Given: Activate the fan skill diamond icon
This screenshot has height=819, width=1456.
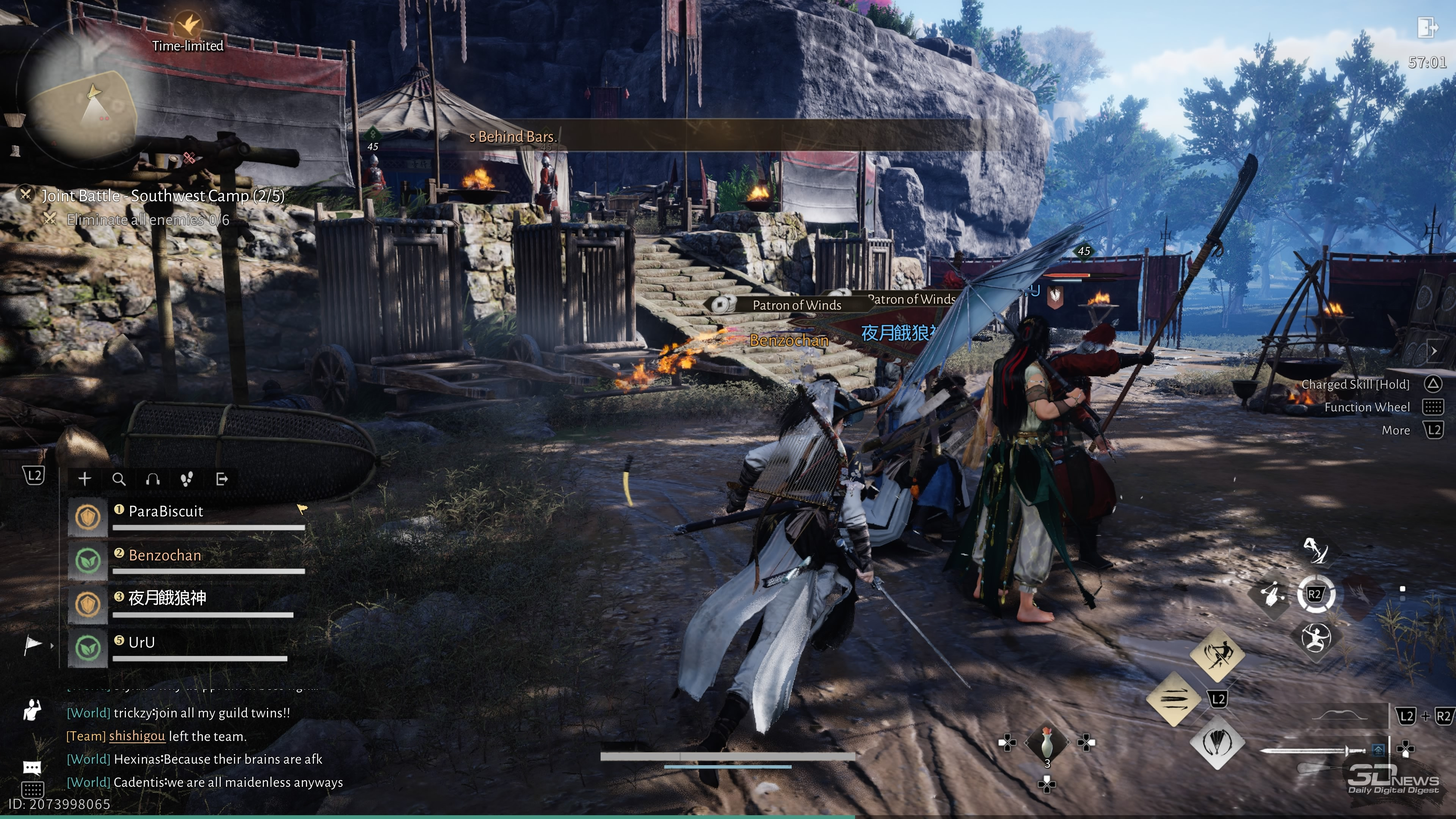Looking at the screenshot, I should coord(1217,743).
